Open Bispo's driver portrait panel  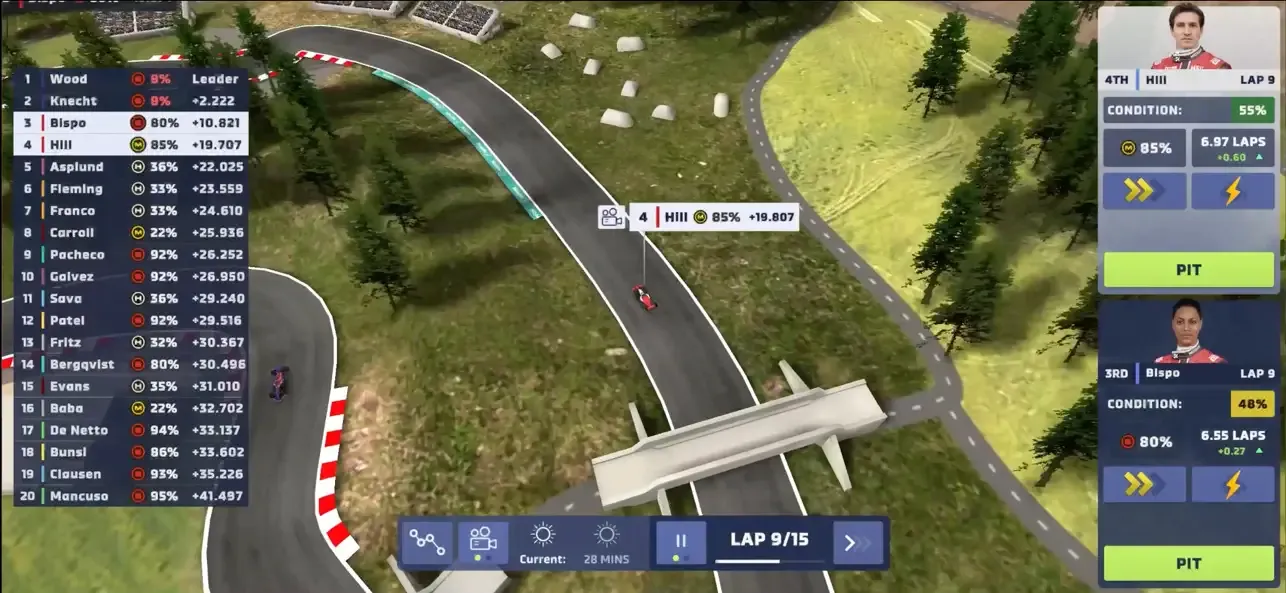(x=1190, y=334)
